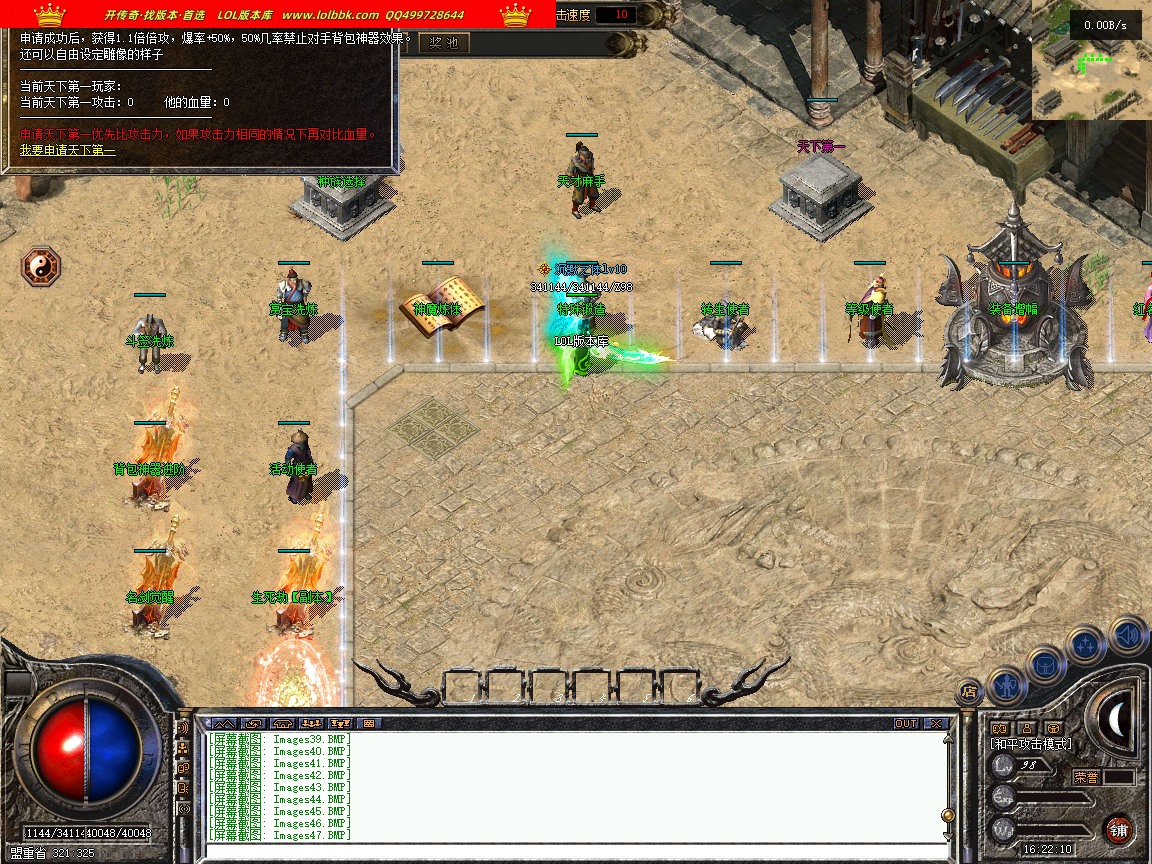The width and height of the screenshot is (1152, 864).
Task: Open the red 铺 stall button
Action: (1118, 830)
